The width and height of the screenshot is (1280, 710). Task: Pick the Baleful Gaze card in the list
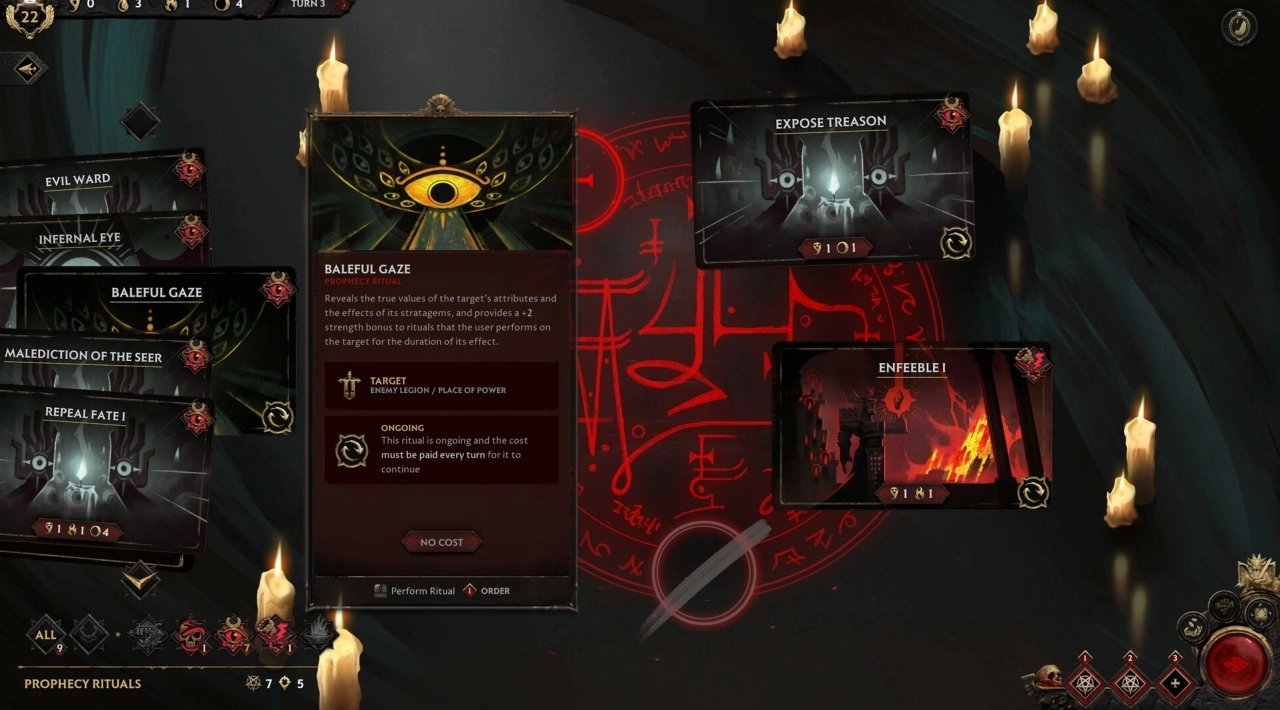point(156,293)
